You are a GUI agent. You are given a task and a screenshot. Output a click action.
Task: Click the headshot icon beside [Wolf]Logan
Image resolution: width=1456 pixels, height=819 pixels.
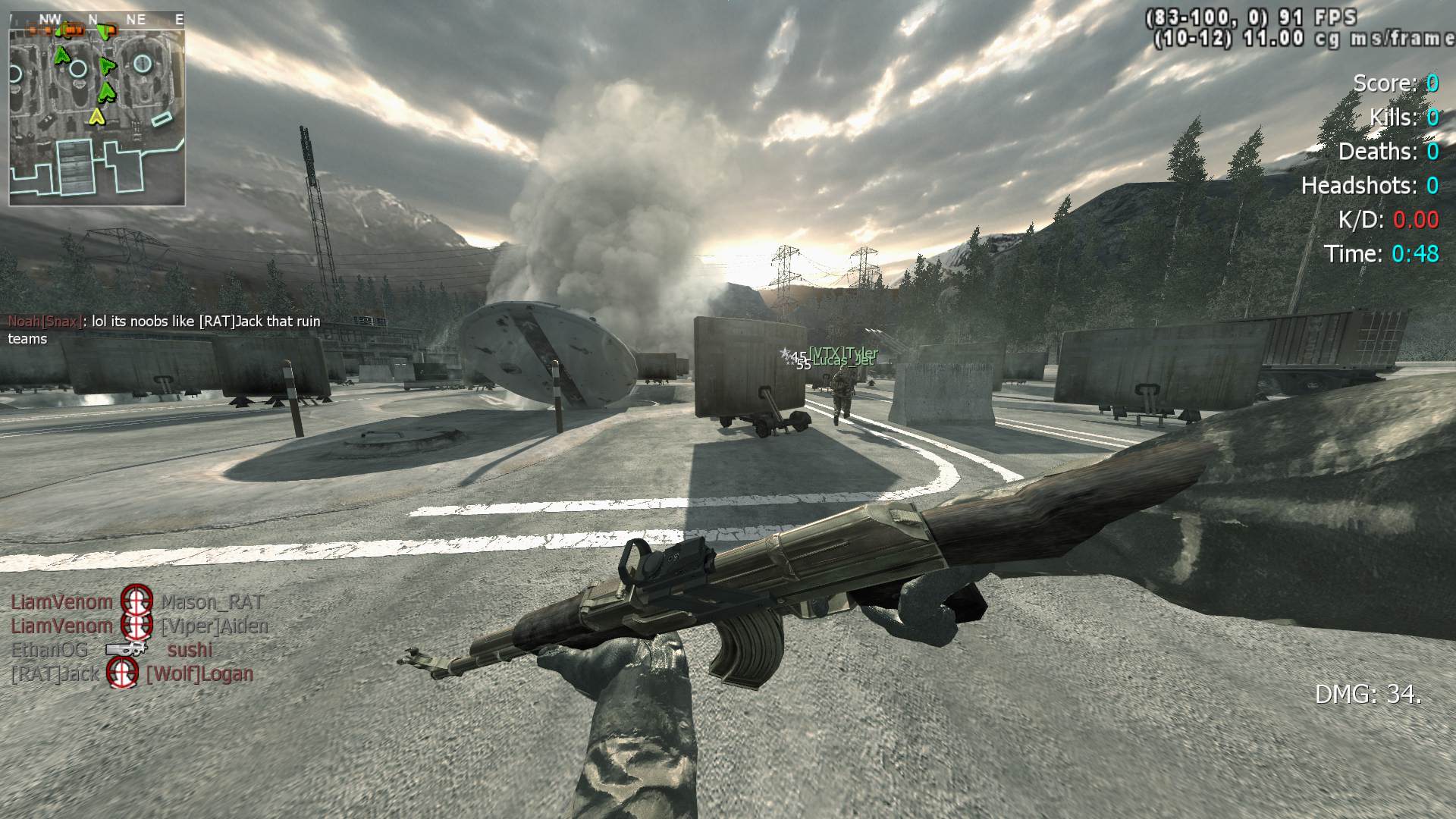[x=122, y=673]
